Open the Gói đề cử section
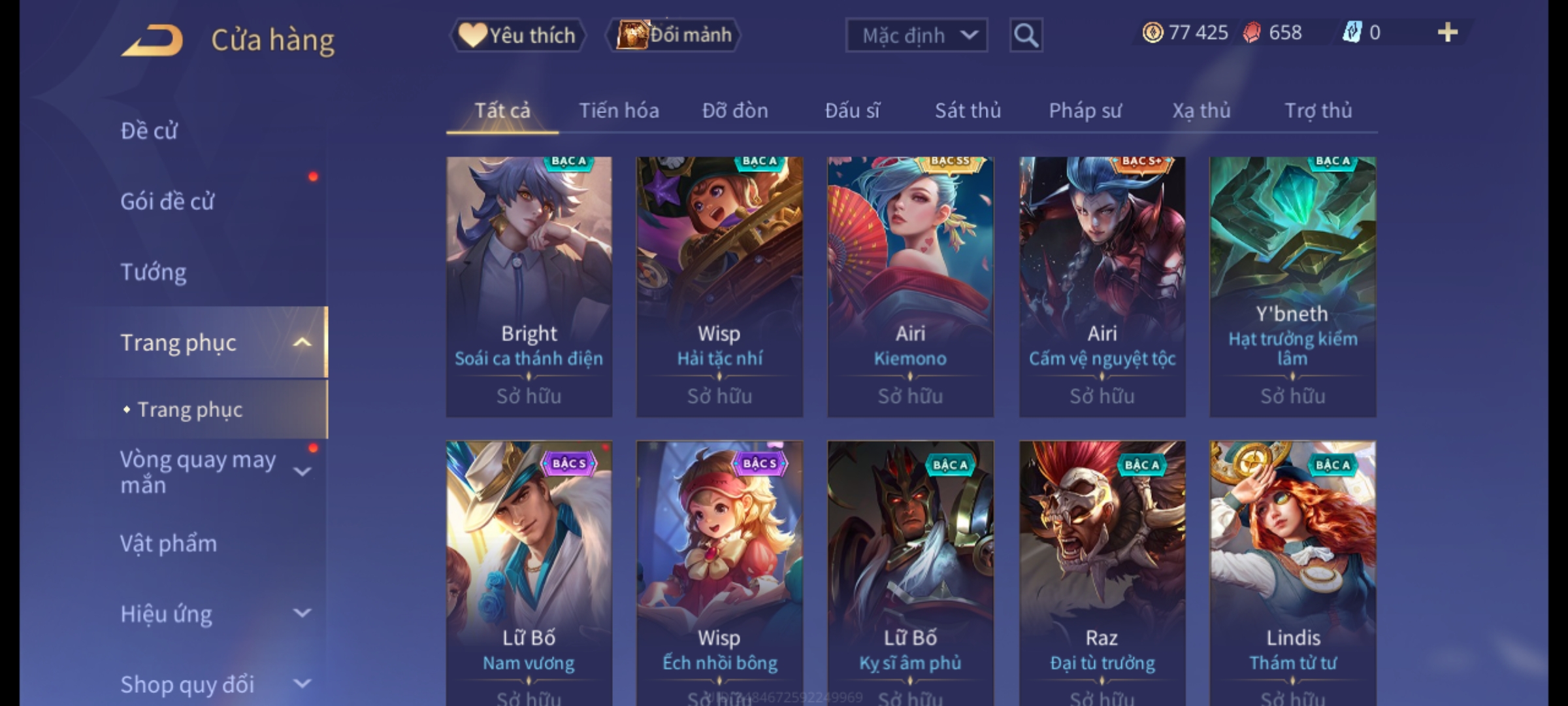Screen dimensions: 1568x706 [x=167, y=201]
